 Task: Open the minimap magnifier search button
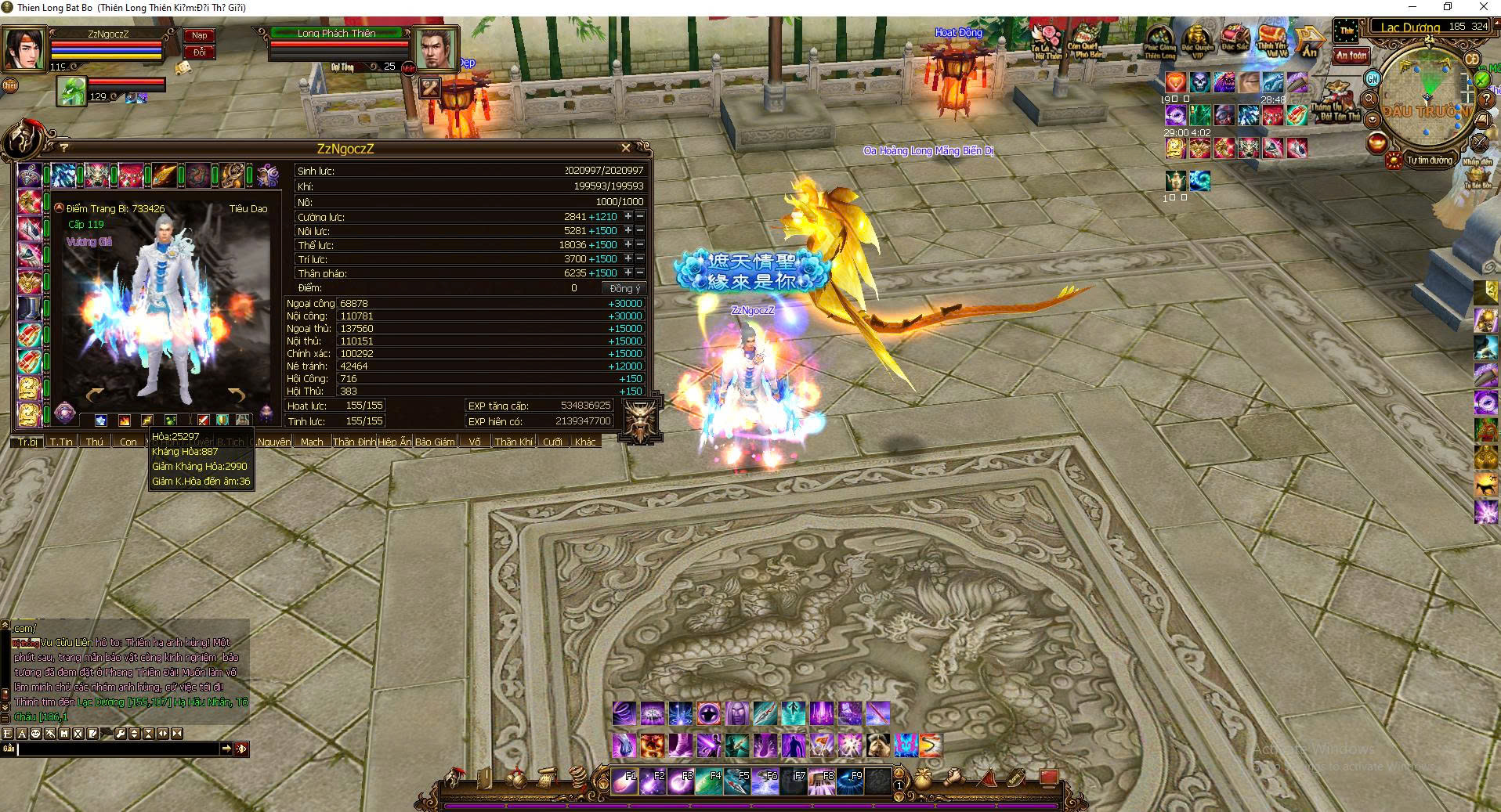(x=1370, y=99)
